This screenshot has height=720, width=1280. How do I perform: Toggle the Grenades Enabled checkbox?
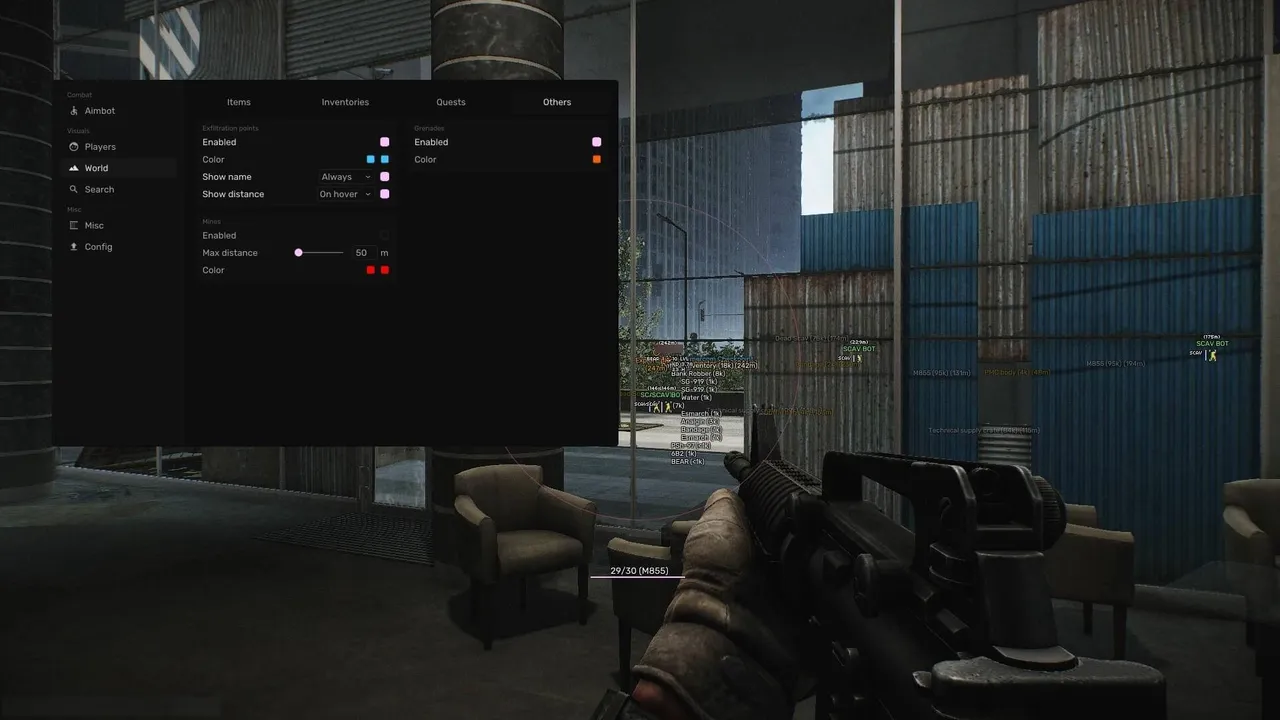[596, 142]
